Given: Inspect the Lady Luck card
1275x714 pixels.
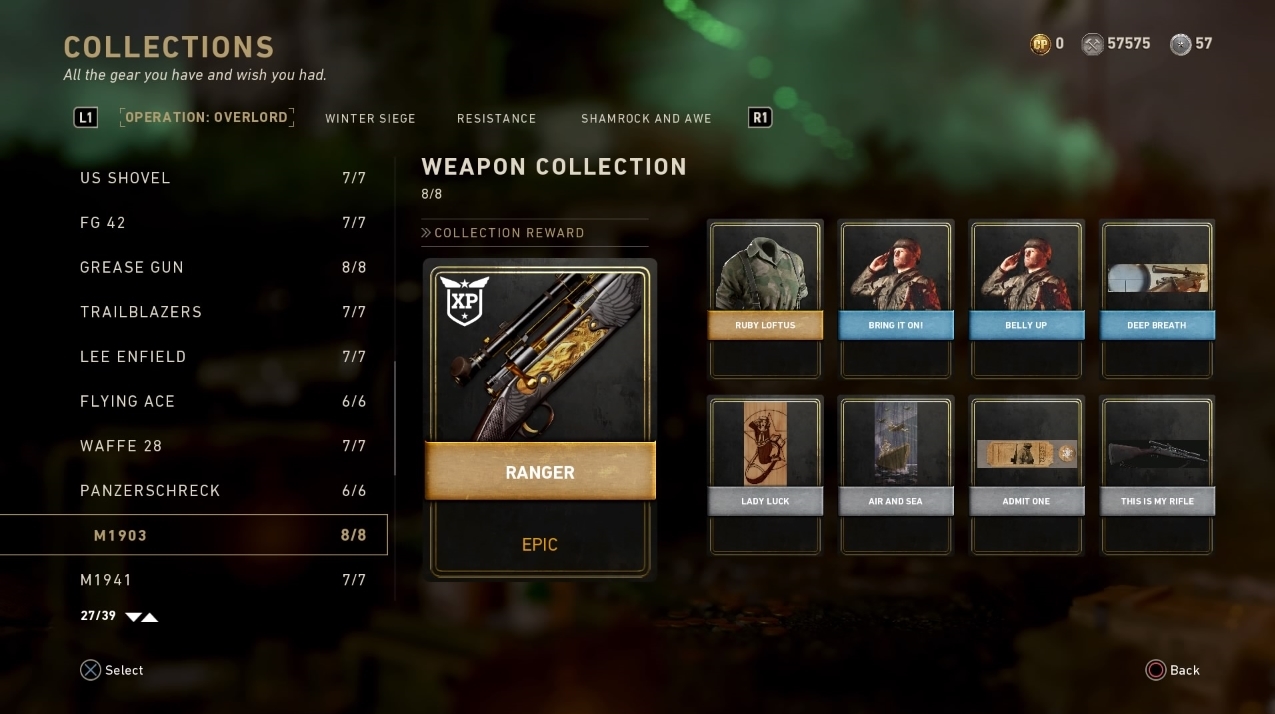Looking at the screenshot, I should [765, 475].
